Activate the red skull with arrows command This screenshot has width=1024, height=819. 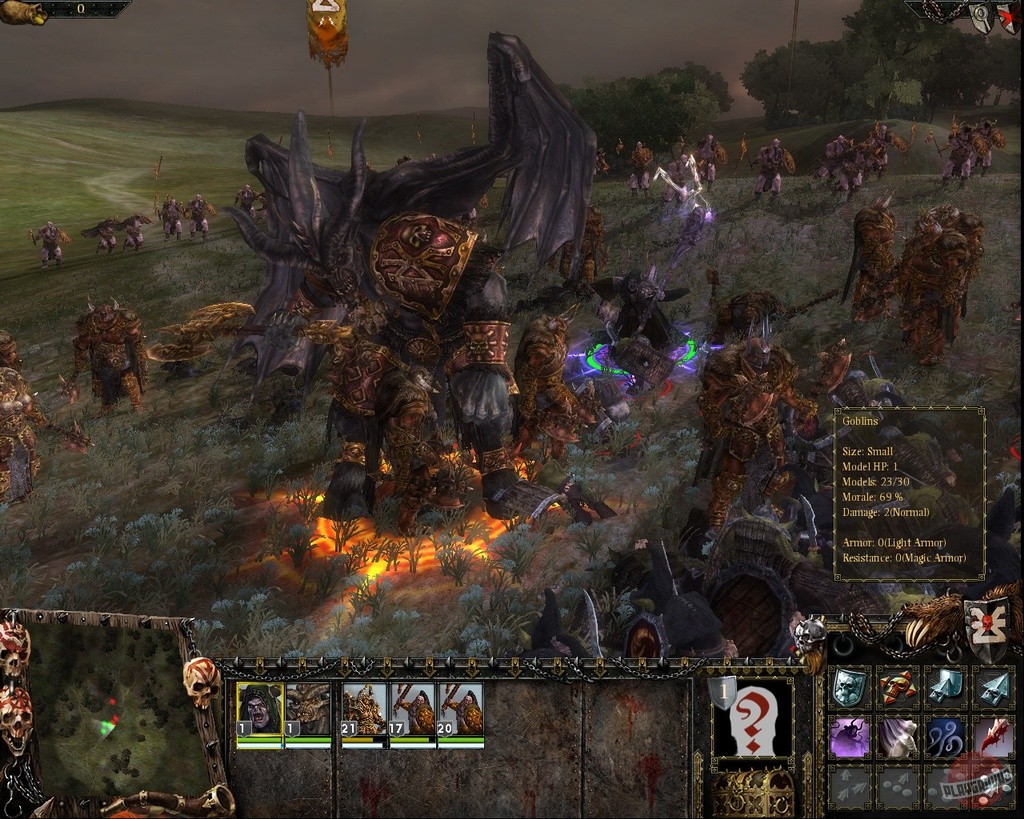(x=897, y=687)
